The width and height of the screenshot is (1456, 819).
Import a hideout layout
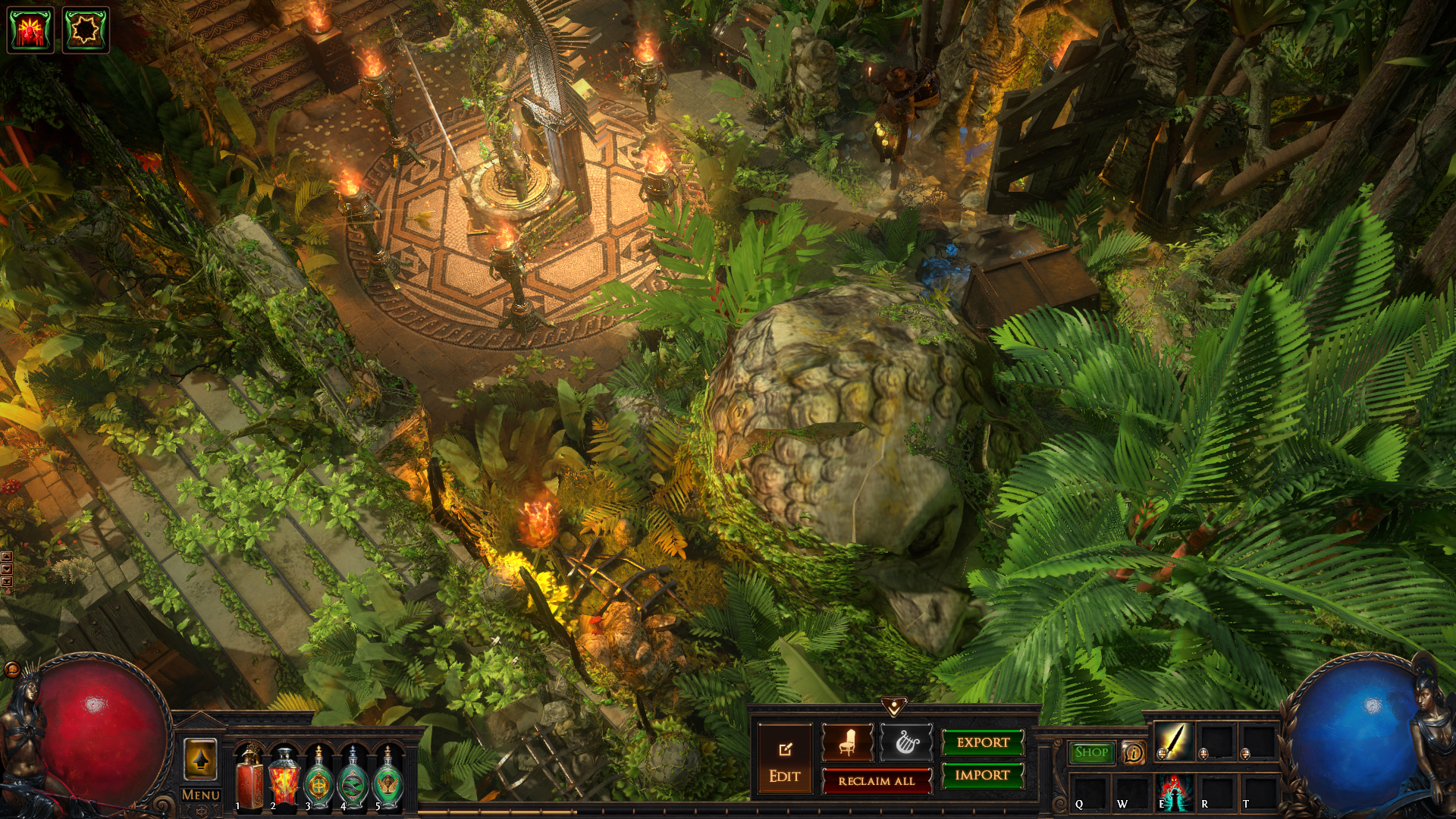pyautogui.click(x=983, y=775)
